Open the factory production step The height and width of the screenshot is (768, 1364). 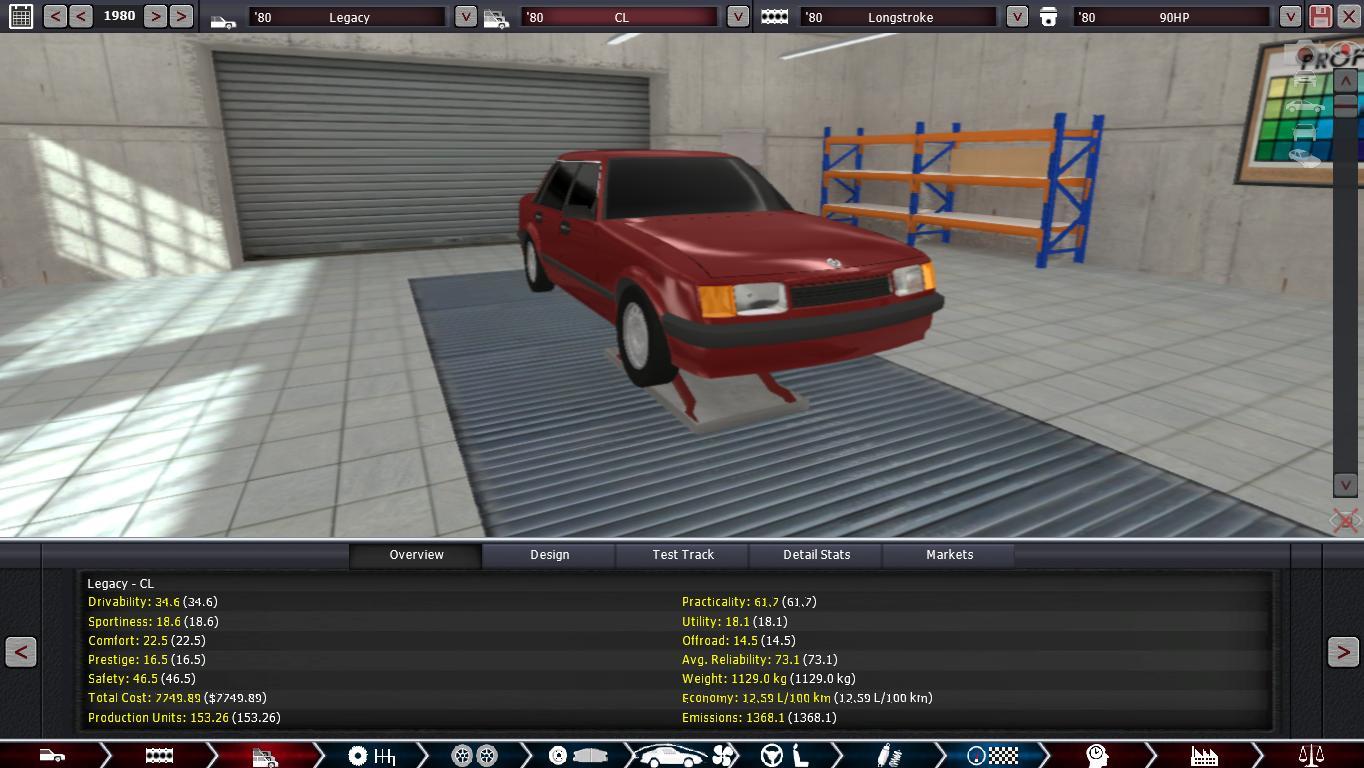point(1204,756)
